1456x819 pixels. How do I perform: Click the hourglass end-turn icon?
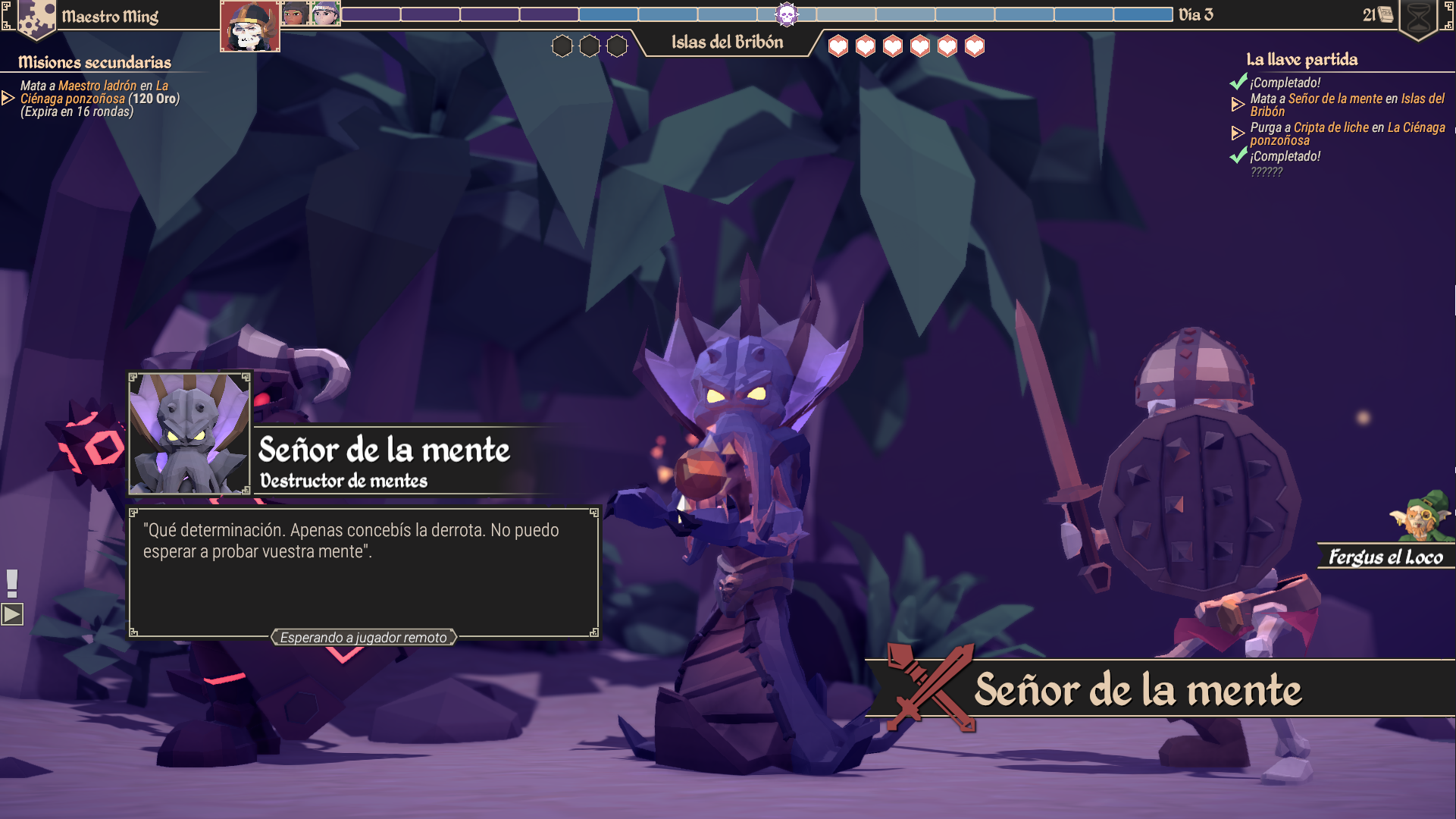pos(1418,18)
